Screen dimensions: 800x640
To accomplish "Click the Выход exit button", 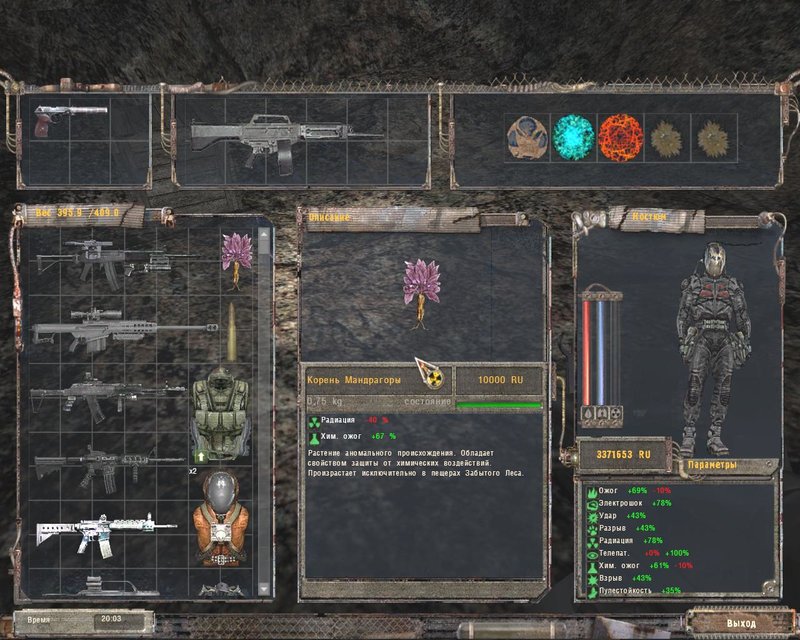I will coord(741,622).
